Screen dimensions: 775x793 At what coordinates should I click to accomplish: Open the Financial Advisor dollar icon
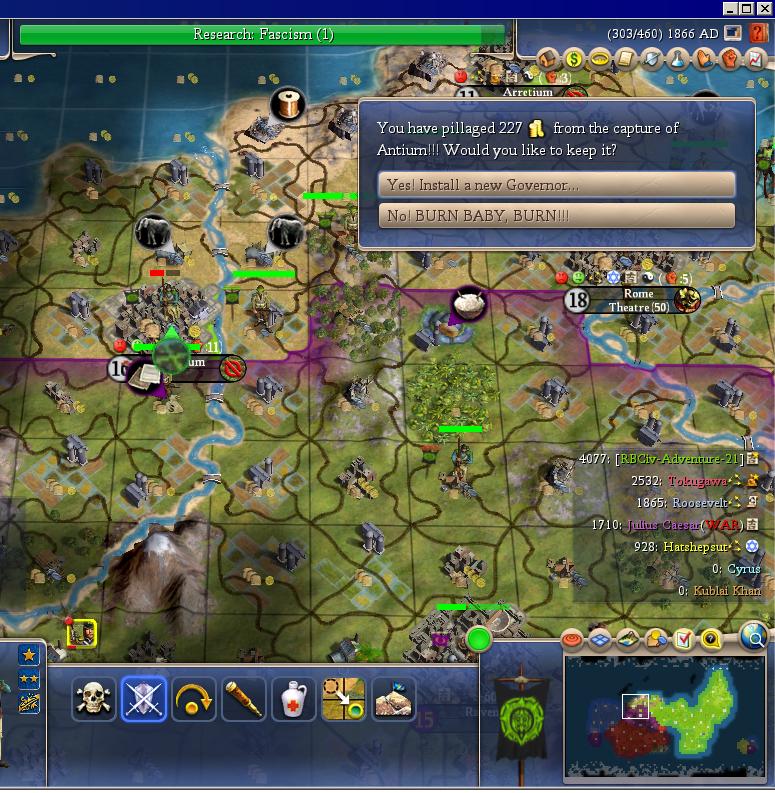coord(574,59)
